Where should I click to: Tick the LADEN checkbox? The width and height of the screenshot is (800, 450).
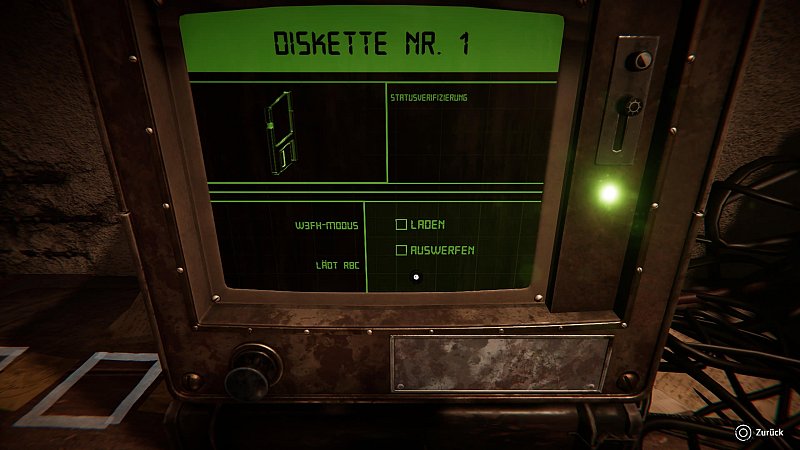click(402, 225)
